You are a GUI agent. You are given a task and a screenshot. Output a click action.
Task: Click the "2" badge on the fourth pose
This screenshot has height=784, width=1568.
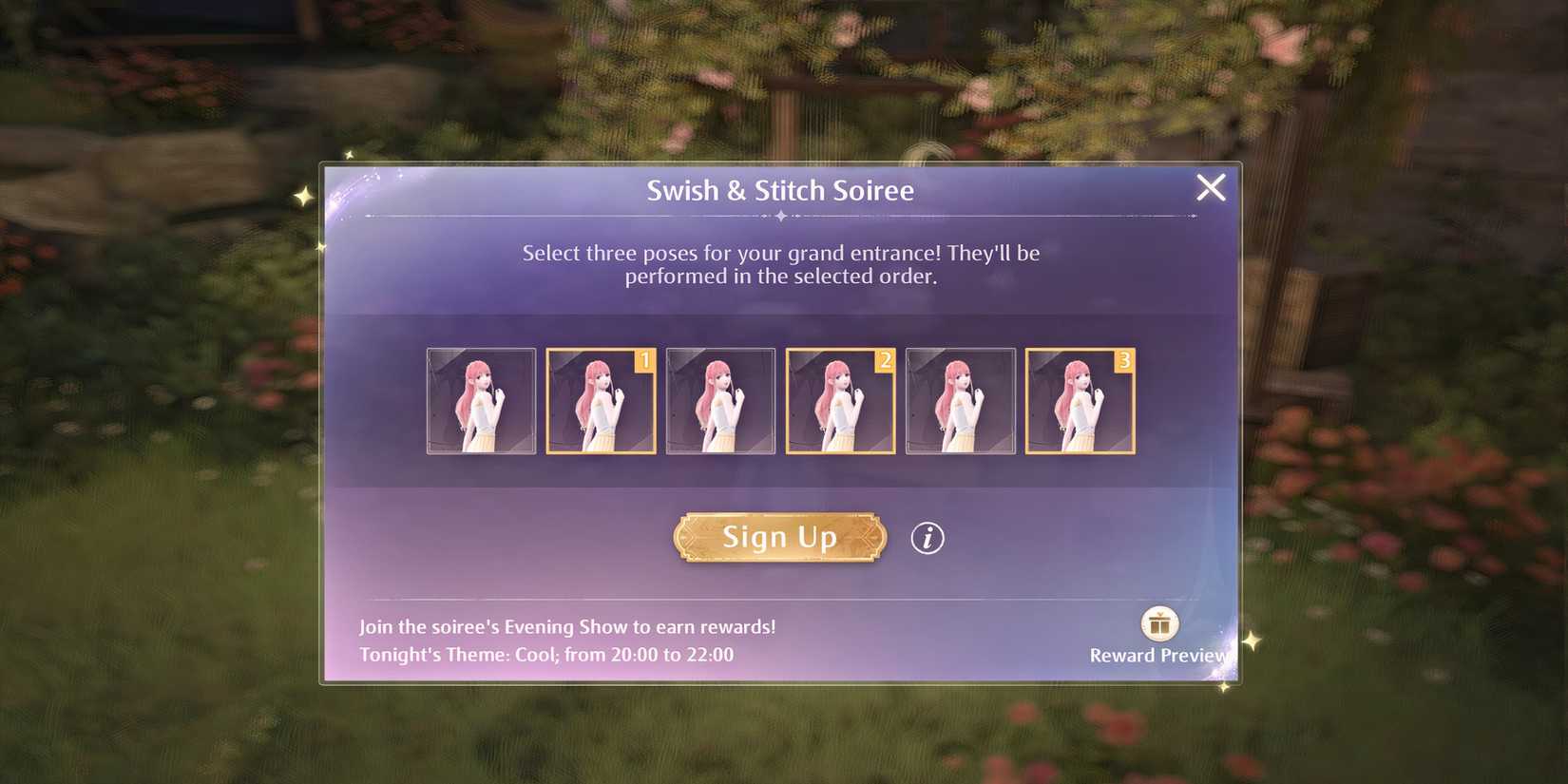(884, 359)
